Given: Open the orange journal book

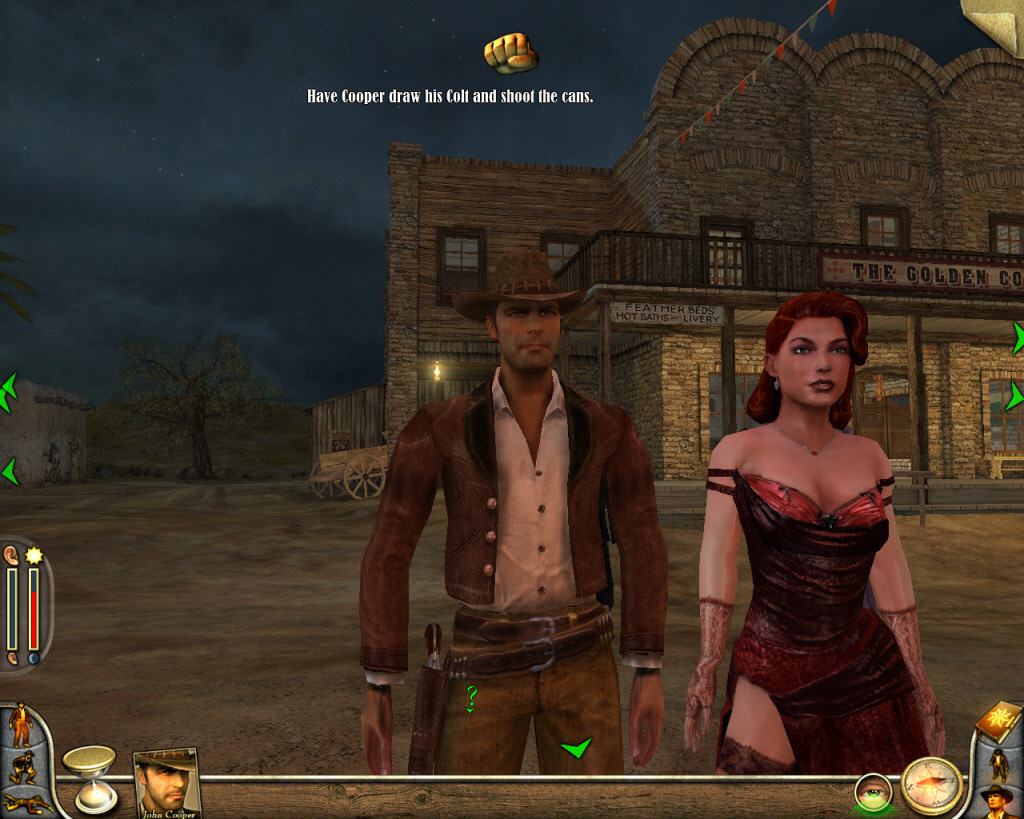Looking at the screenshot, I should [x=996, y=721].
